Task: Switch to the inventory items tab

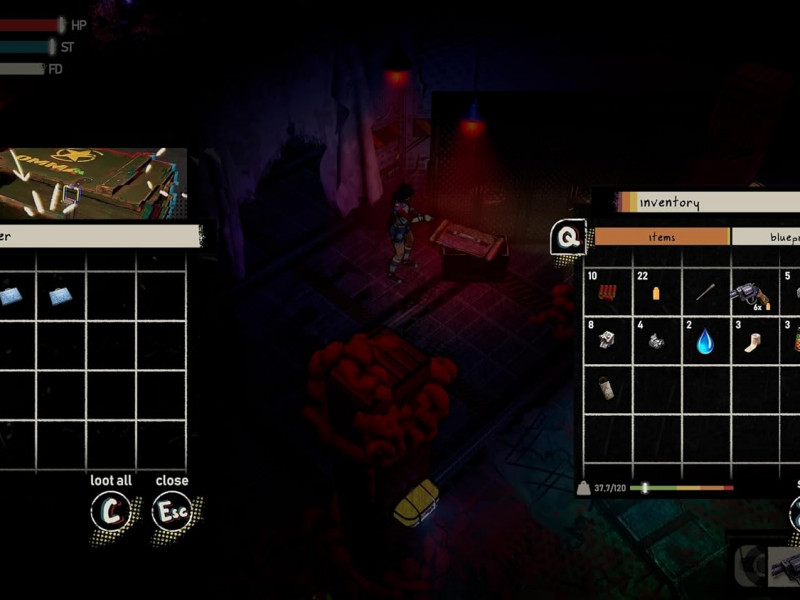Action: click(661, 237)
